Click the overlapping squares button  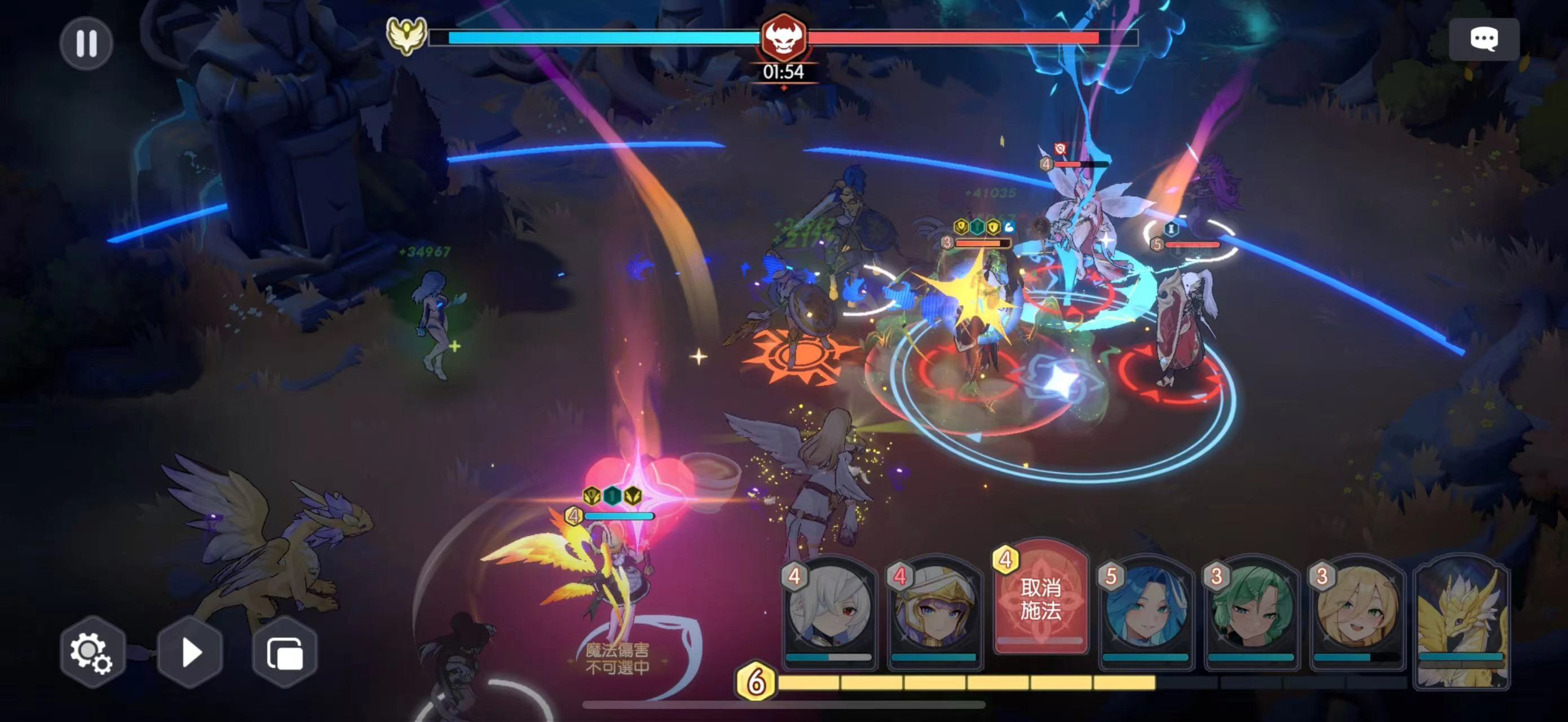(x=285, y=653)
